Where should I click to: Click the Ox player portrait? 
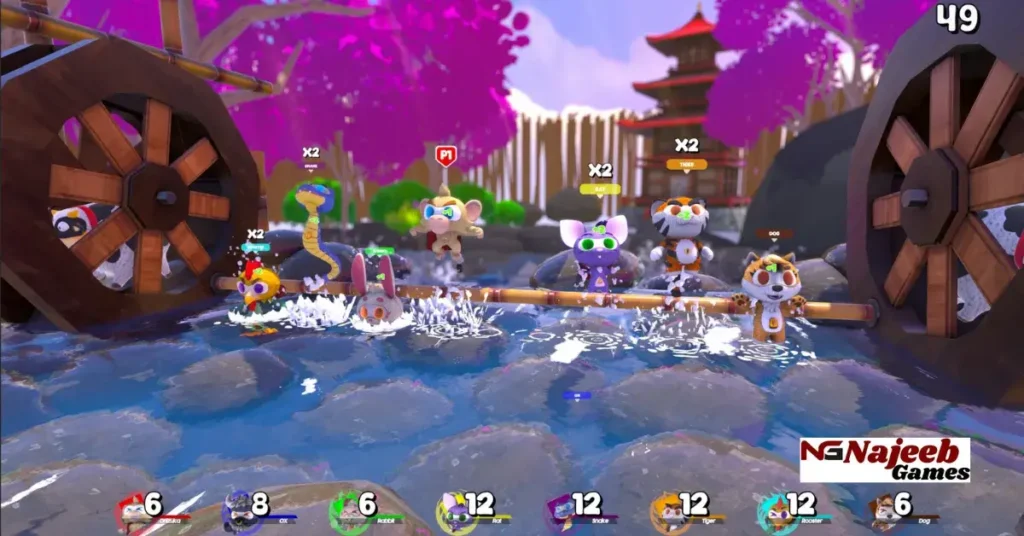coord(238,512)
